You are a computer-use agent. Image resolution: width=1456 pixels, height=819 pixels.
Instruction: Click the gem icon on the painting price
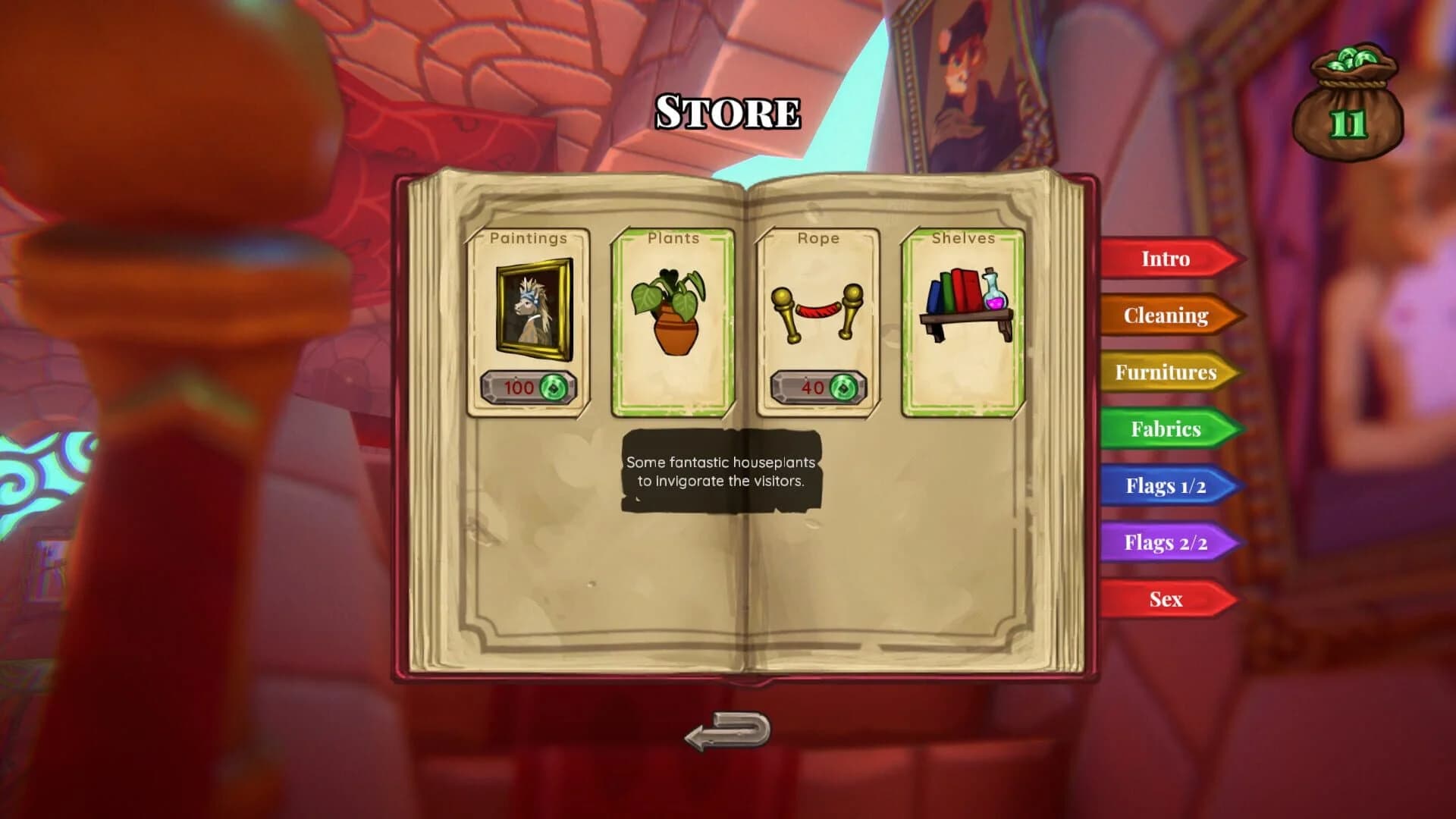554,389
